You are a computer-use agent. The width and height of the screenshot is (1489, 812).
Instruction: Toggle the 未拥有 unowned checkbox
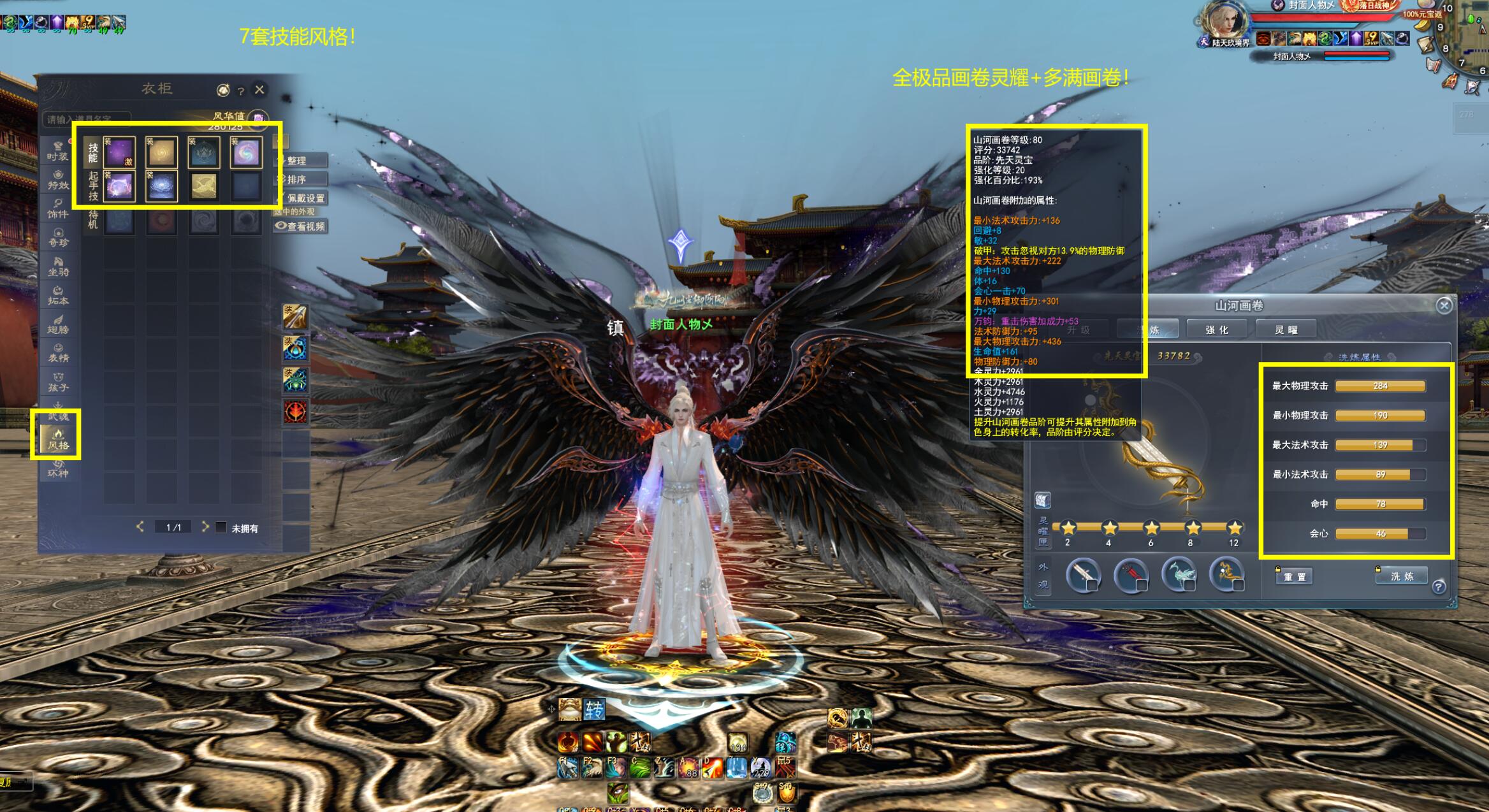[x=221, y=528]
